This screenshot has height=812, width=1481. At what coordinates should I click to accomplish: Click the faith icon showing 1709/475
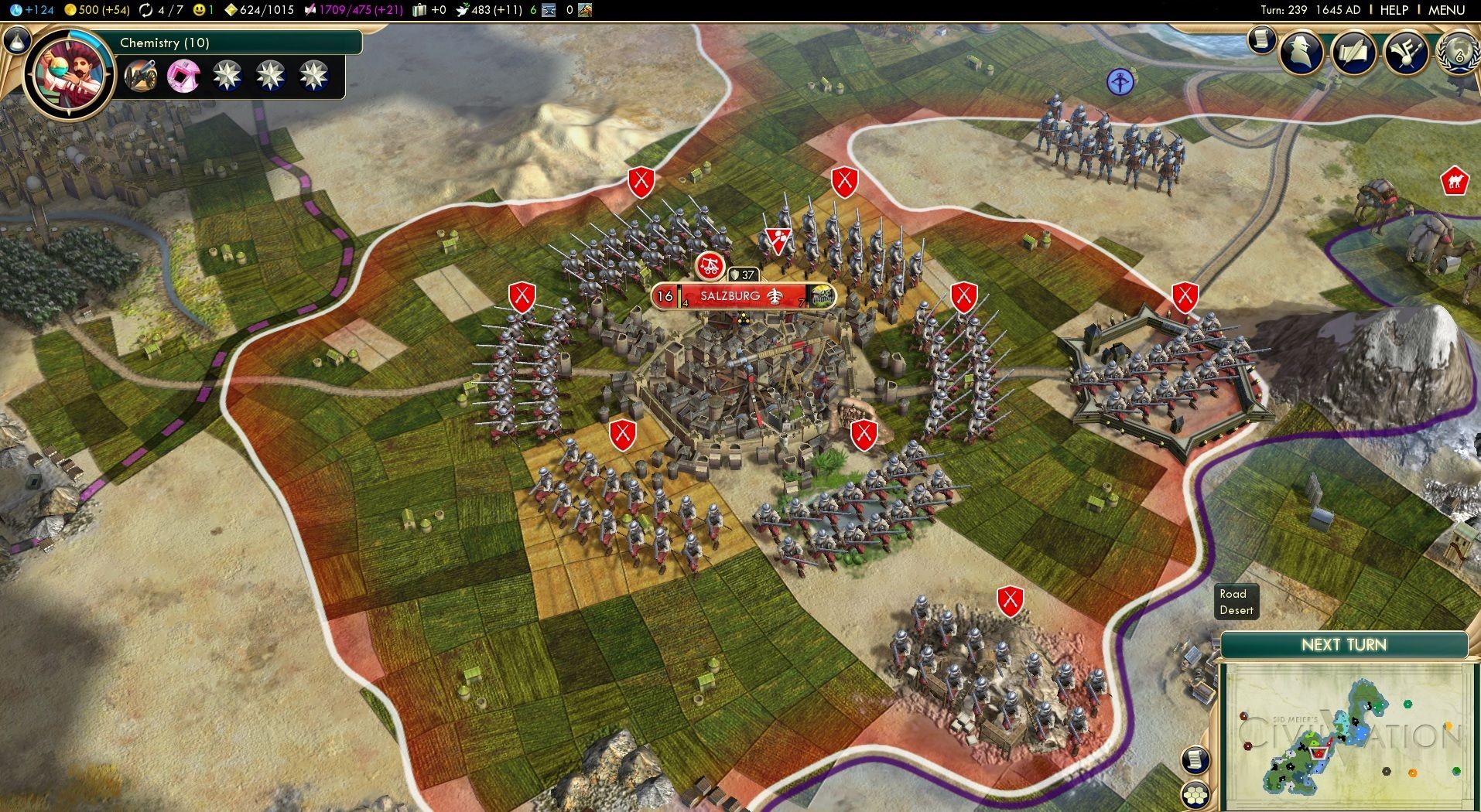(310, 10)
